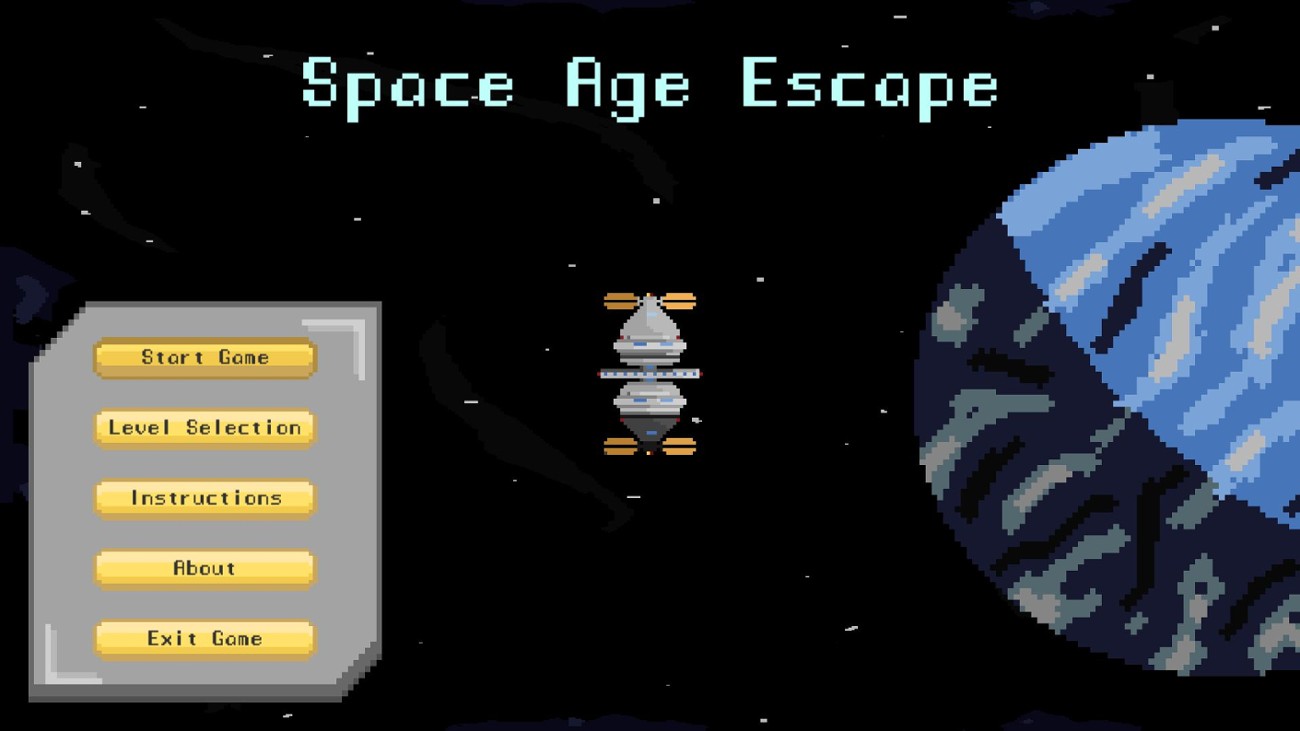The image size is (1300, 731).
Task: Open the Level Selection screen
Action: [203, 427]
